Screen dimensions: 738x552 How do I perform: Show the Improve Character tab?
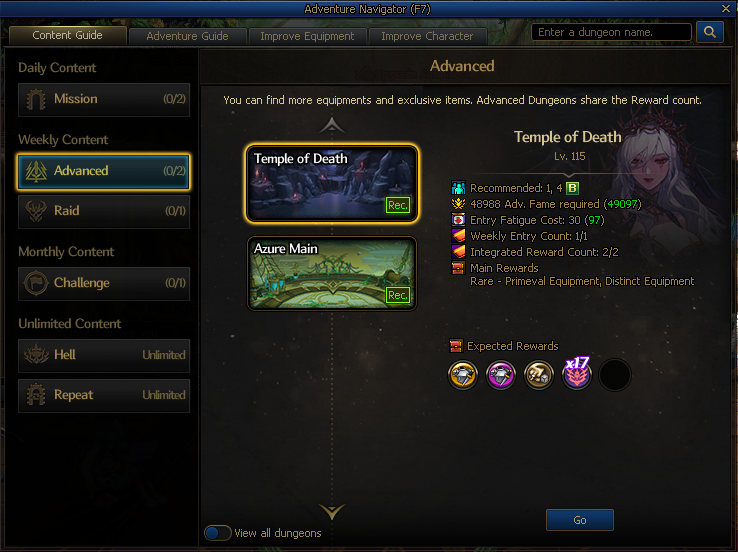pyautogui.click(x=427, y=36)
